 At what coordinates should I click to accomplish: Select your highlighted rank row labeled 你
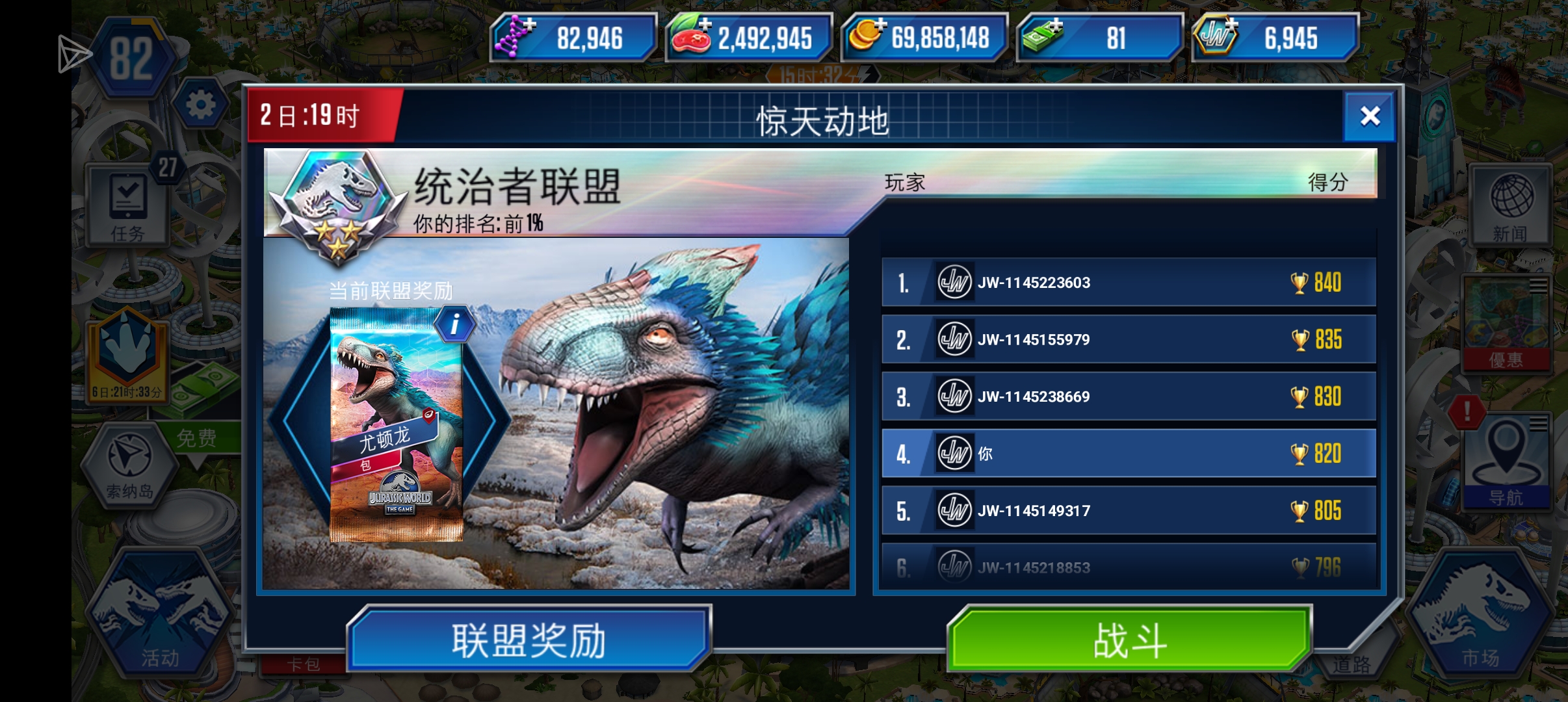click(1131, 453)
